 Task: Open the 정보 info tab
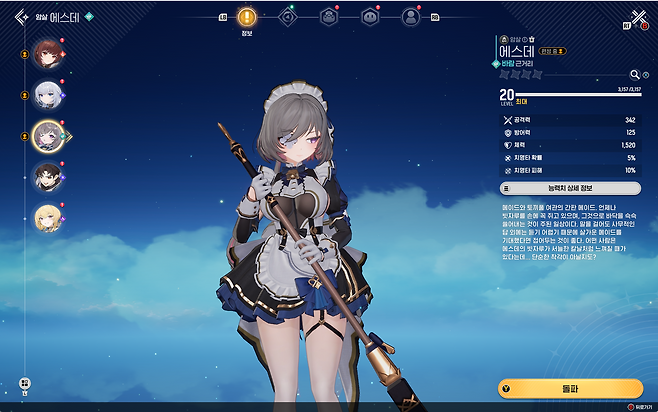click(x=247, y=17)
